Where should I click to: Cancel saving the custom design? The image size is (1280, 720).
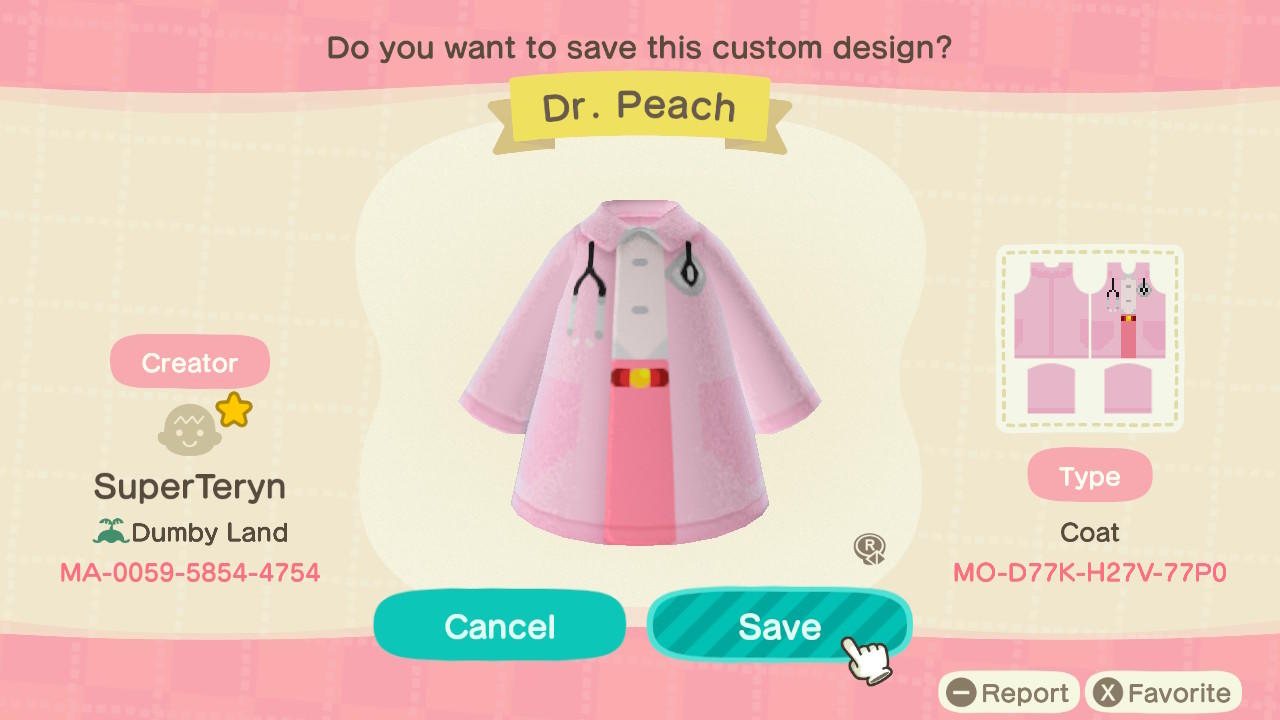click(x=499, y=625)
